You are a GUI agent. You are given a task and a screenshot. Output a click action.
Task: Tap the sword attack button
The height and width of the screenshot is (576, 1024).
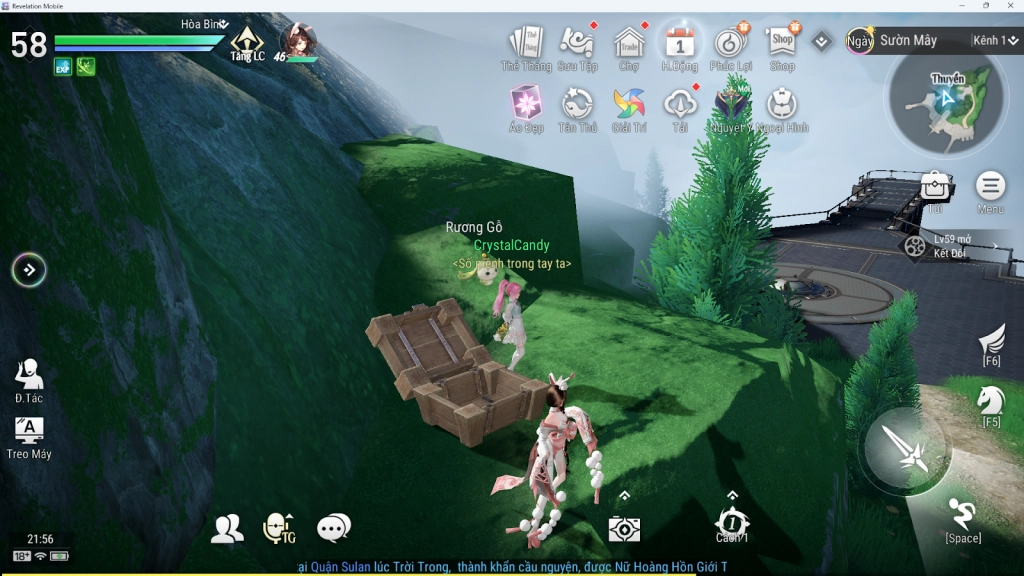(906, 447)
